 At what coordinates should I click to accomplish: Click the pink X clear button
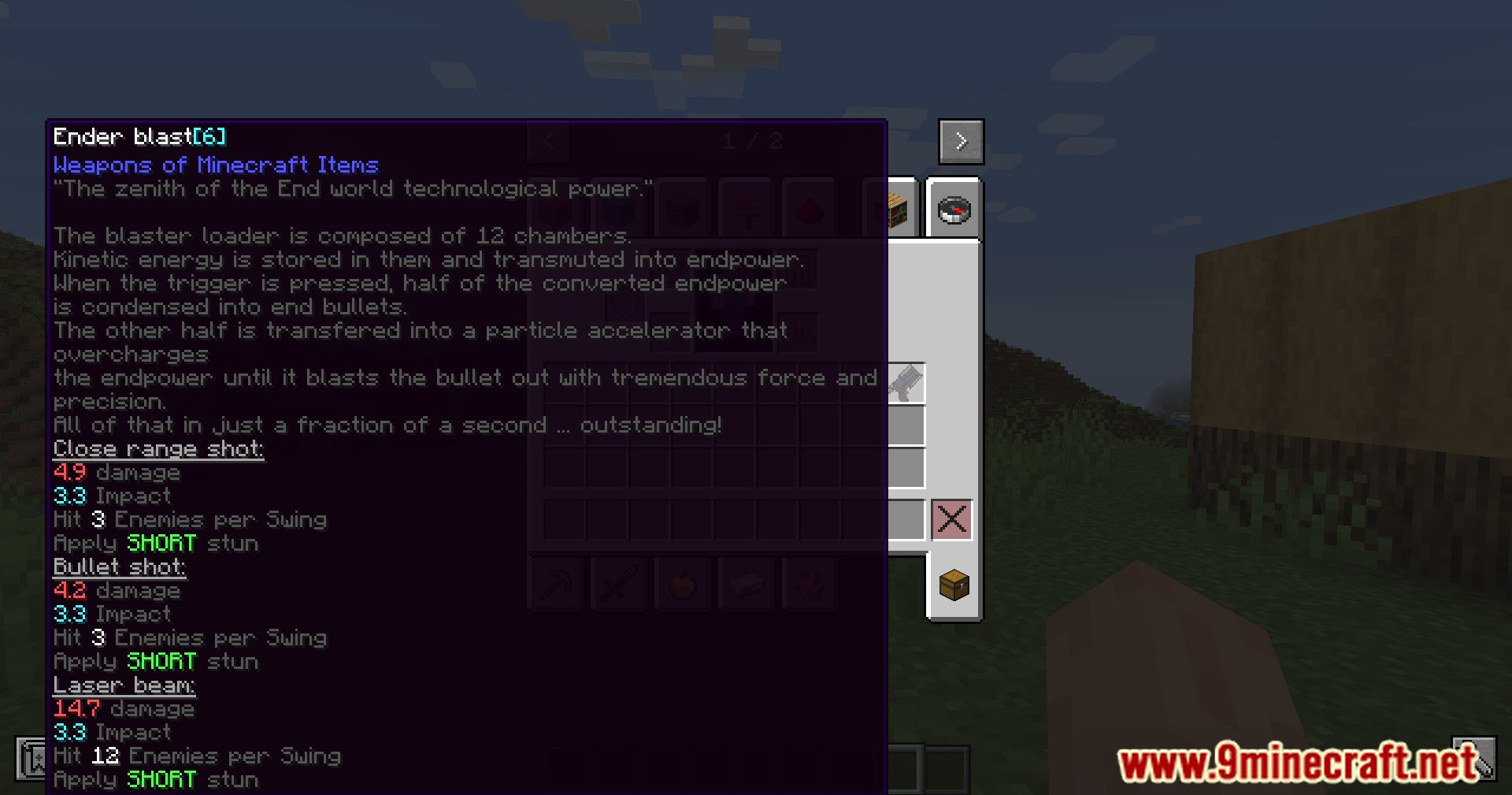[x=952, y=518]
